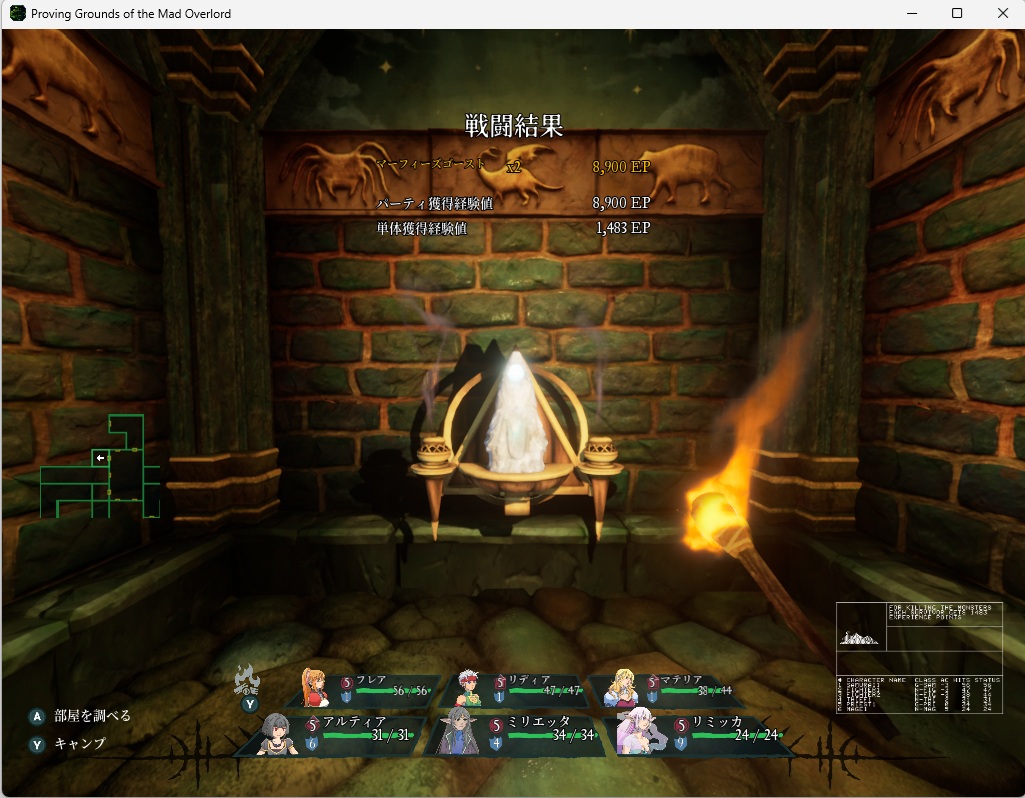Open the classic retro text overlay window
1025x798 pixels.
919,657
